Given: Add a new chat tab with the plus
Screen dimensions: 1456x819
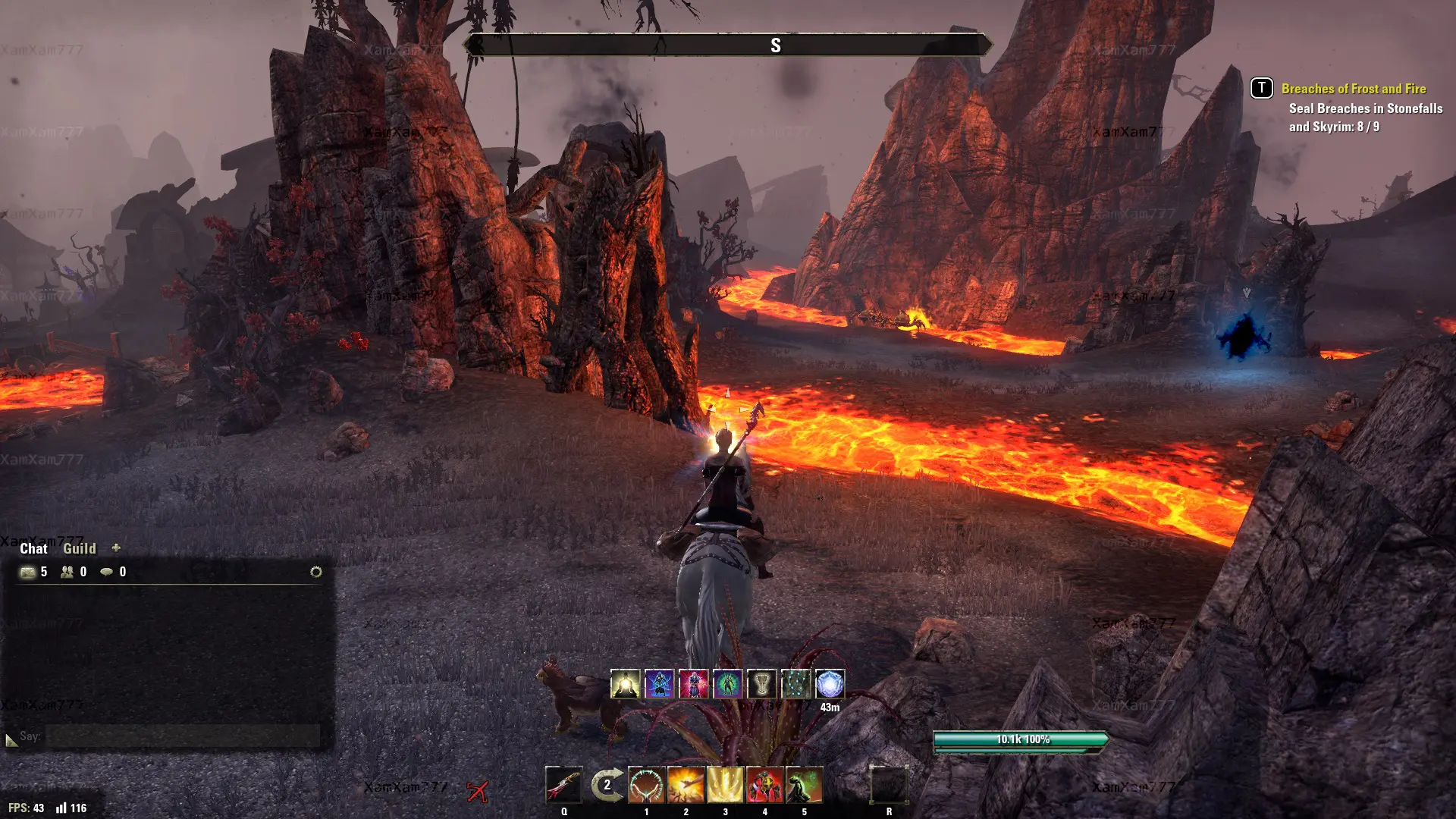Looking at the screenshot, I should [x=116, y=548].
